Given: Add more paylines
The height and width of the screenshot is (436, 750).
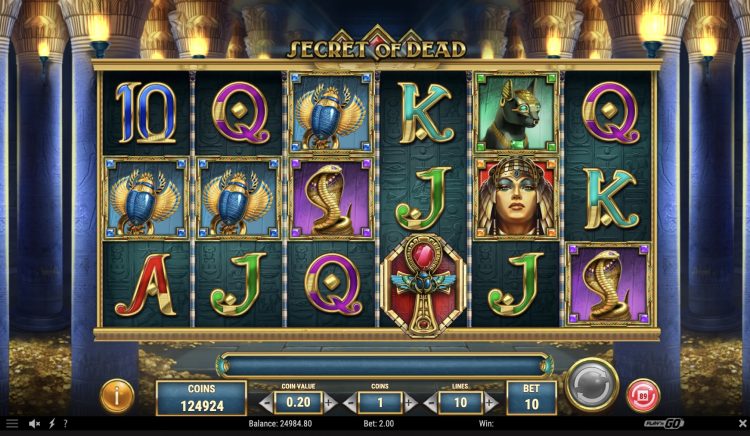Looking at the screenshot, I should 492,404.
